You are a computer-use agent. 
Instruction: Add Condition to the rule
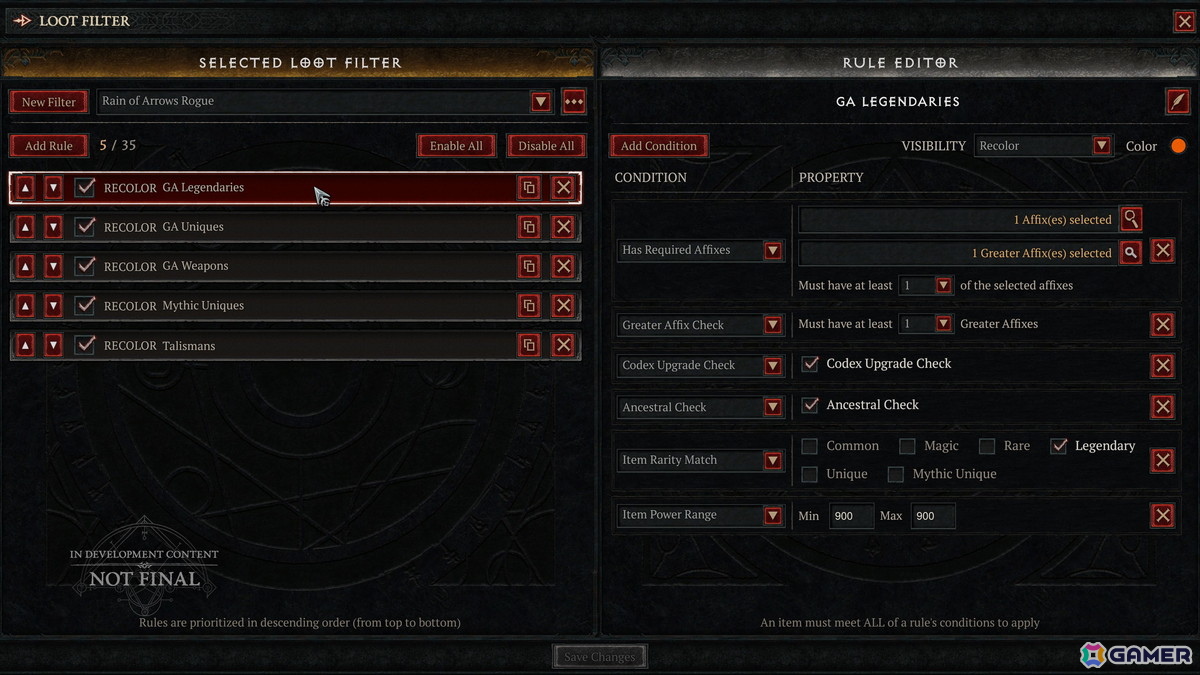point(658,146)
